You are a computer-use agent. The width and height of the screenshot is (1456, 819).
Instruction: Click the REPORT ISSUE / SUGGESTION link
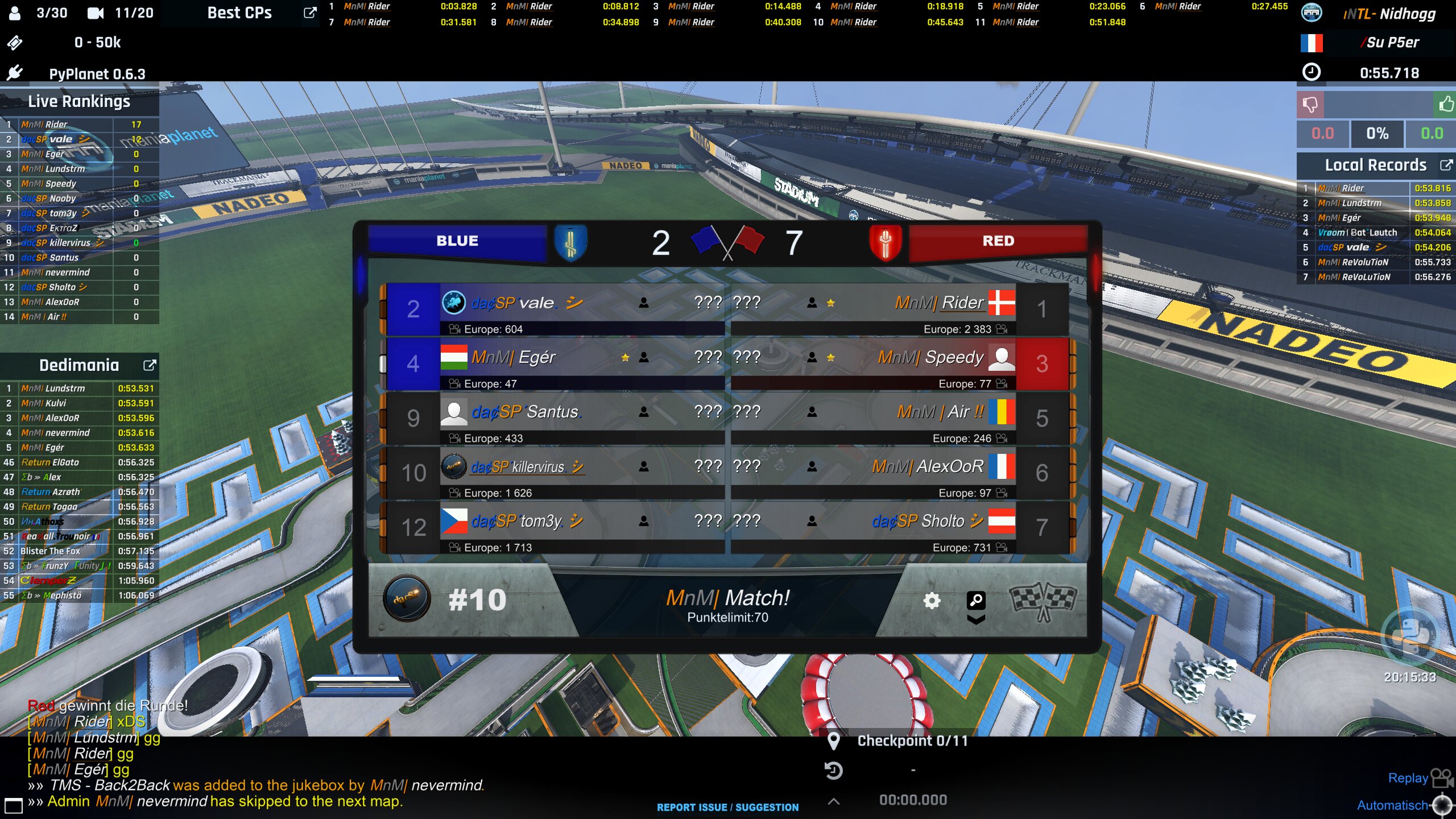coord(727,807)
